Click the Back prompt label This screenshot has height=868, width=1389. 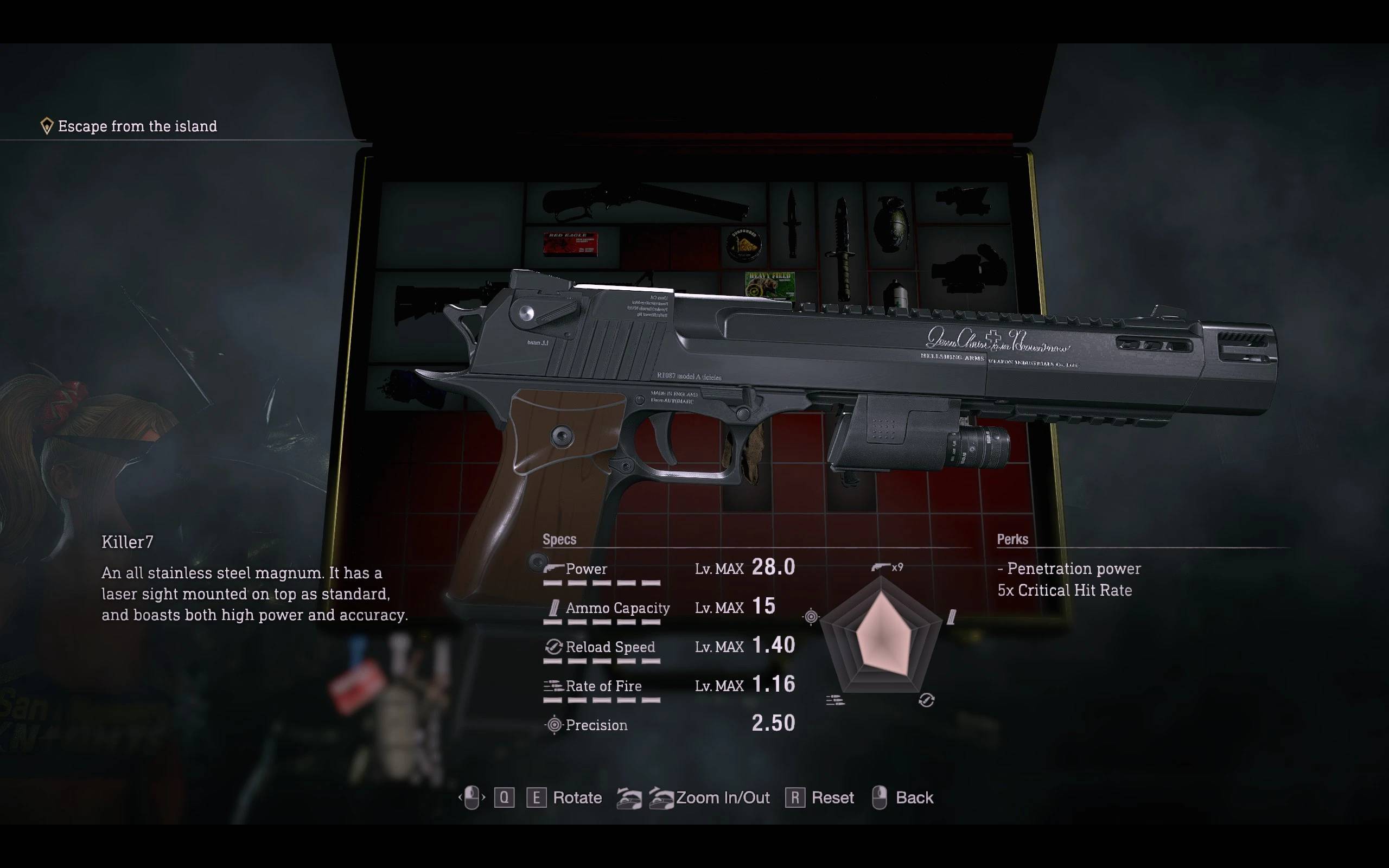pos(914,797)
